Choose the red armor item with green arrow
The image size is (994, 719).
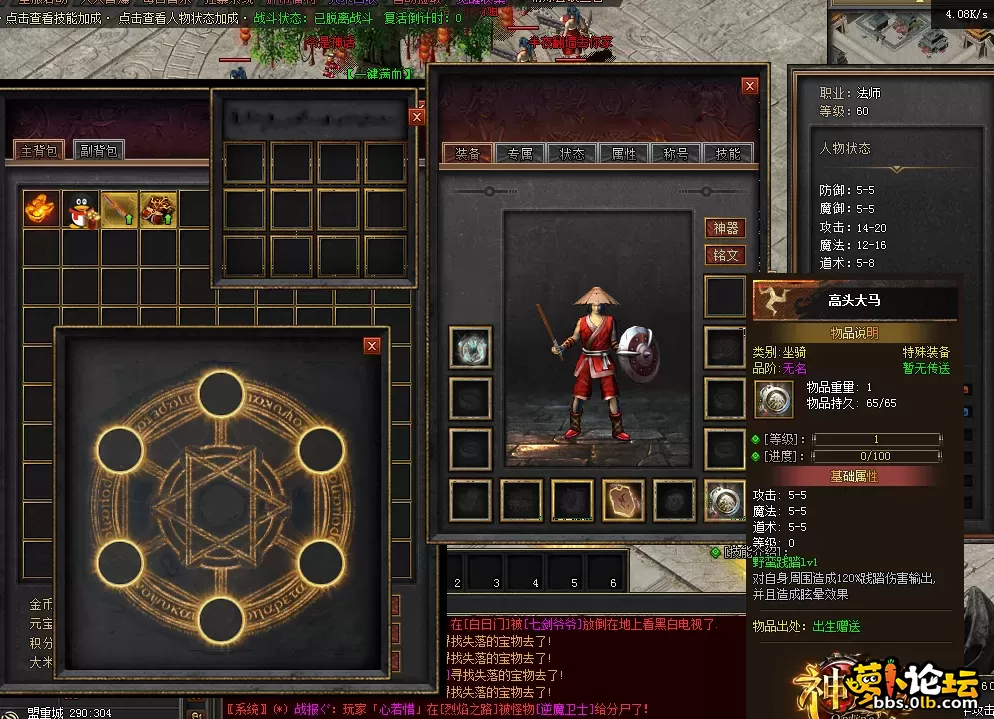click(158, 210)
